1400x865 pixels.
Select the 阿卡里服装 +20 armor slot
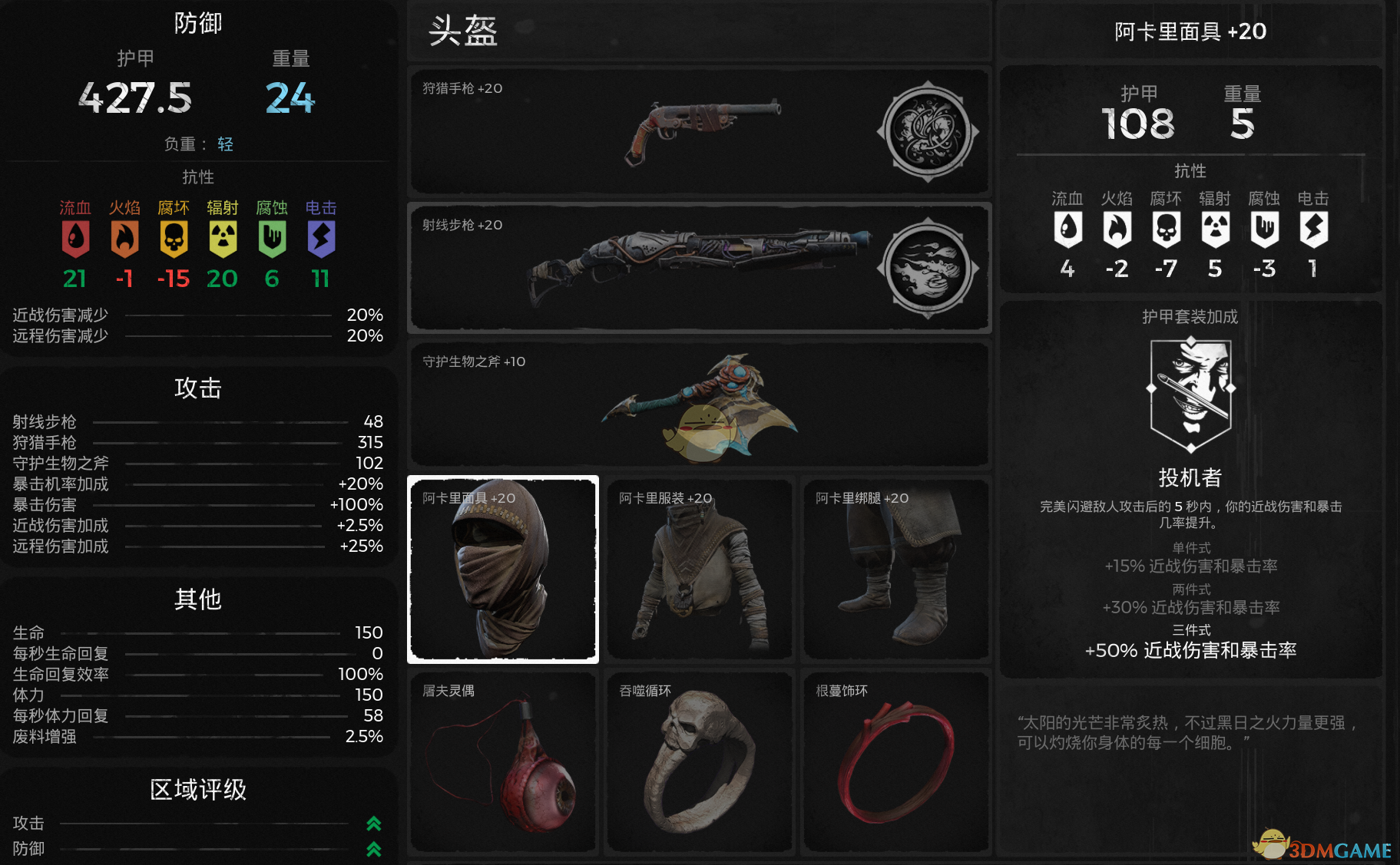coord(699,569)
